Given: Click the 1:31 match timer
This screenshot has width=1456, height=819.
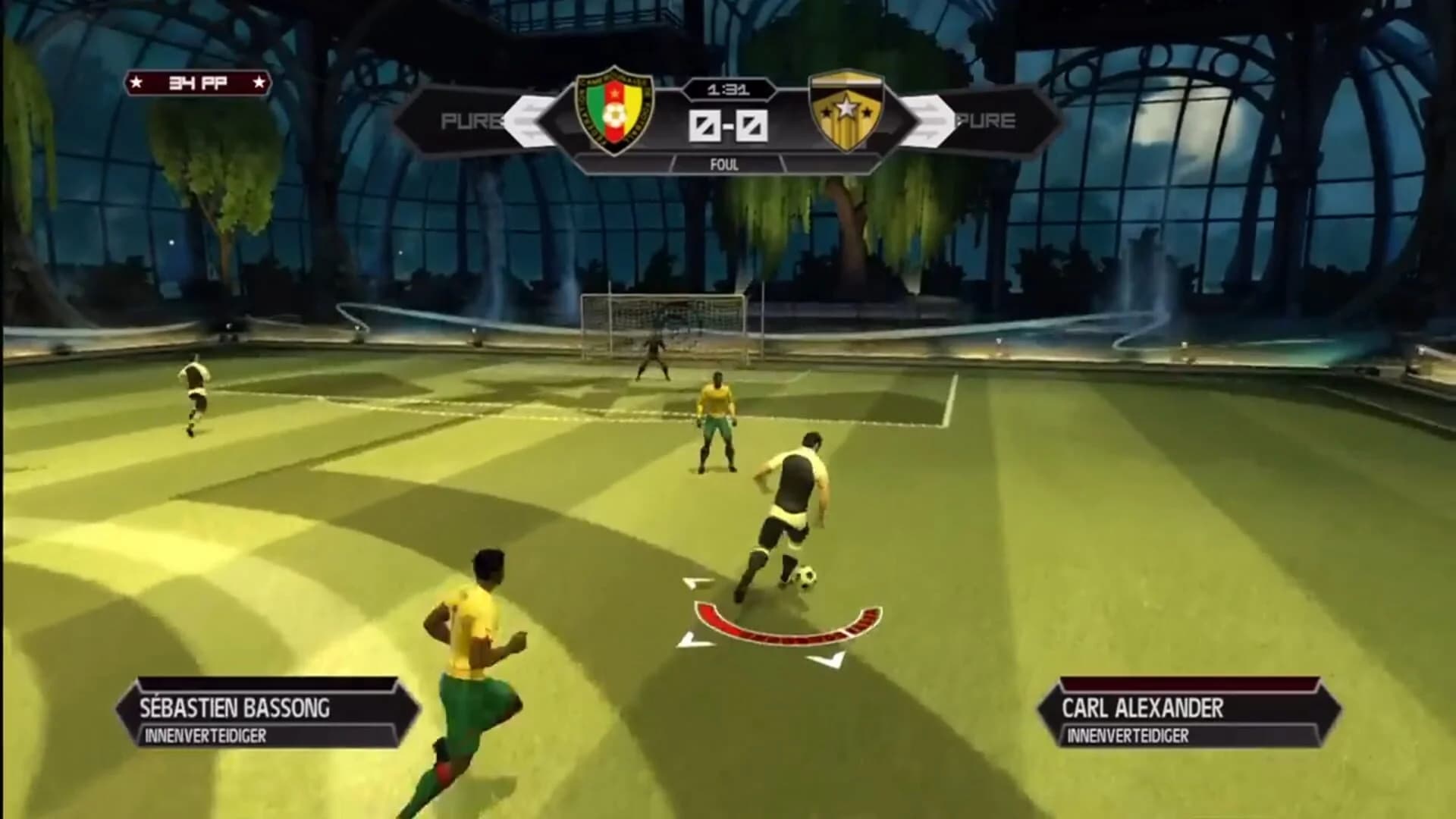Looking at the screenshot, I should (x=728, y=89).
